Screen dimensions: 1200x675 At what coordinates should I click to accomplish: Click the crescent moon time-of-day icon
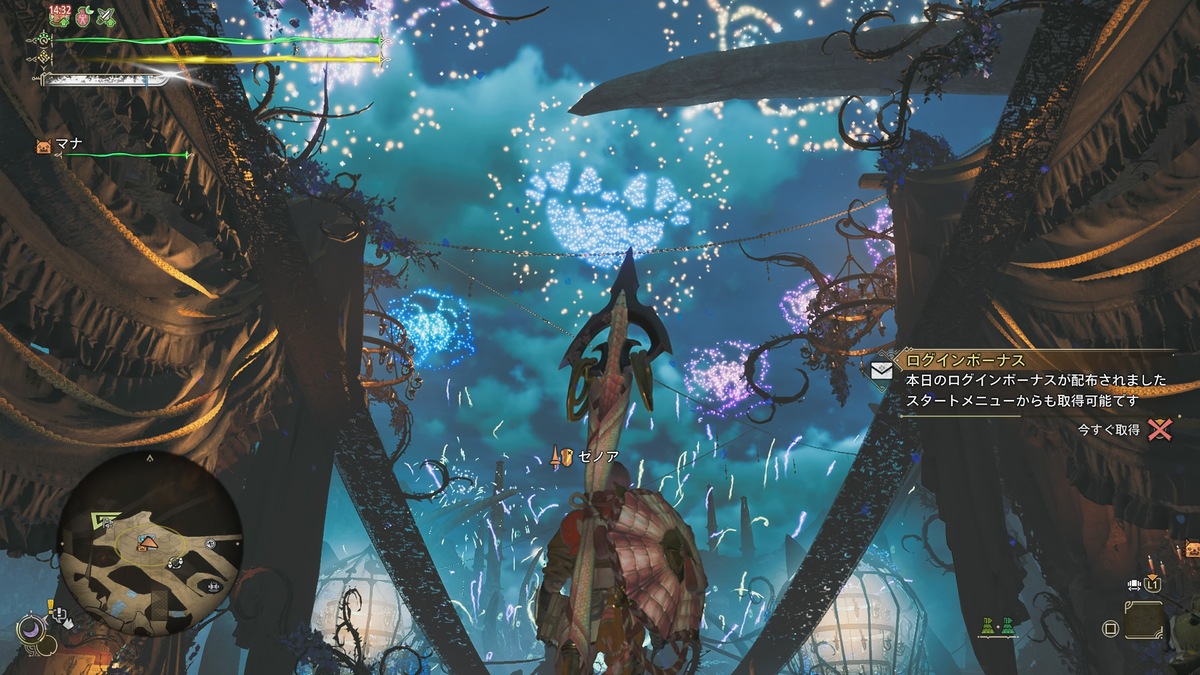[x=29, y=629]
